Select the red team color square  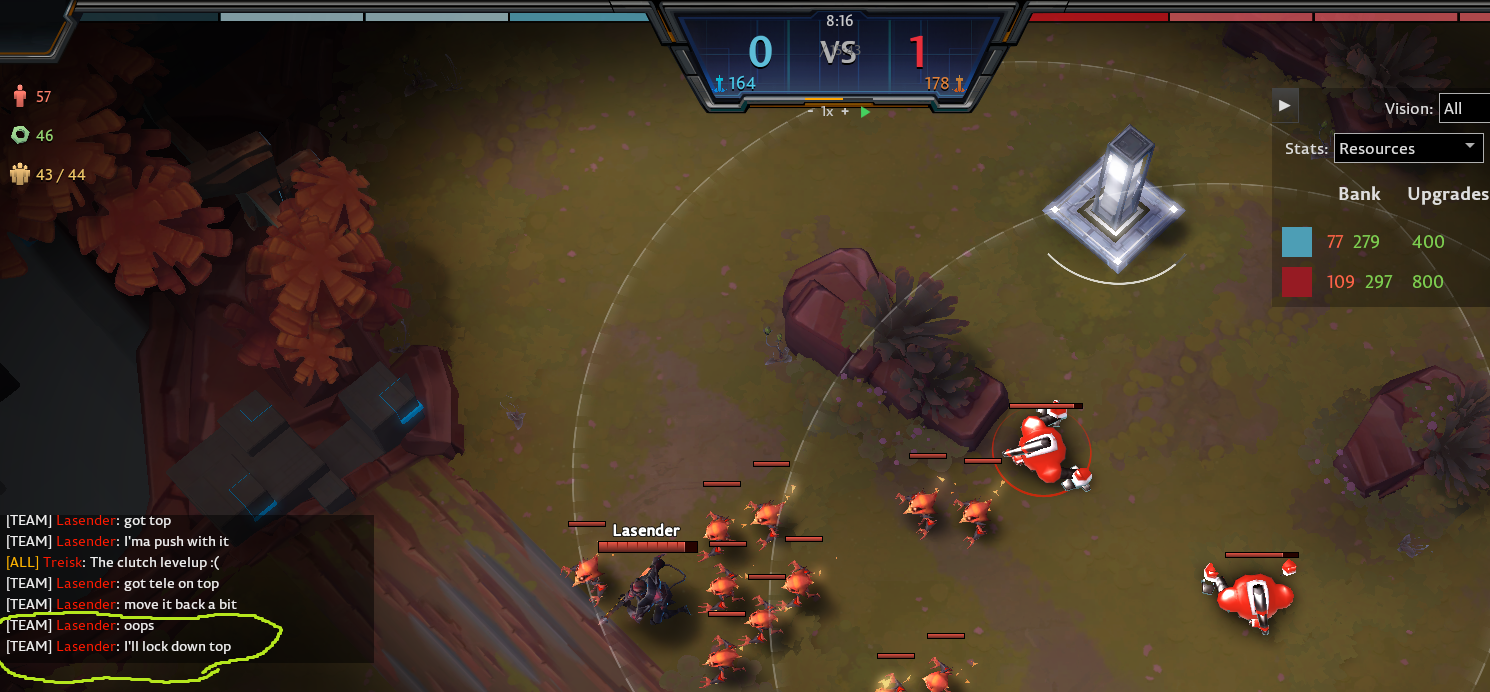(x=1297, y=282)
